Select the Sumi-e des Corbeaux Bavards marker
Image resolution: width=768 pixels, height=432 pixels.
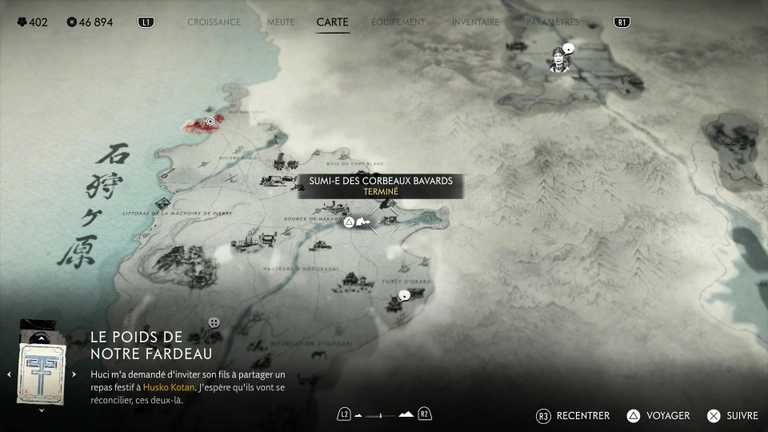click(x=350, y=221)
